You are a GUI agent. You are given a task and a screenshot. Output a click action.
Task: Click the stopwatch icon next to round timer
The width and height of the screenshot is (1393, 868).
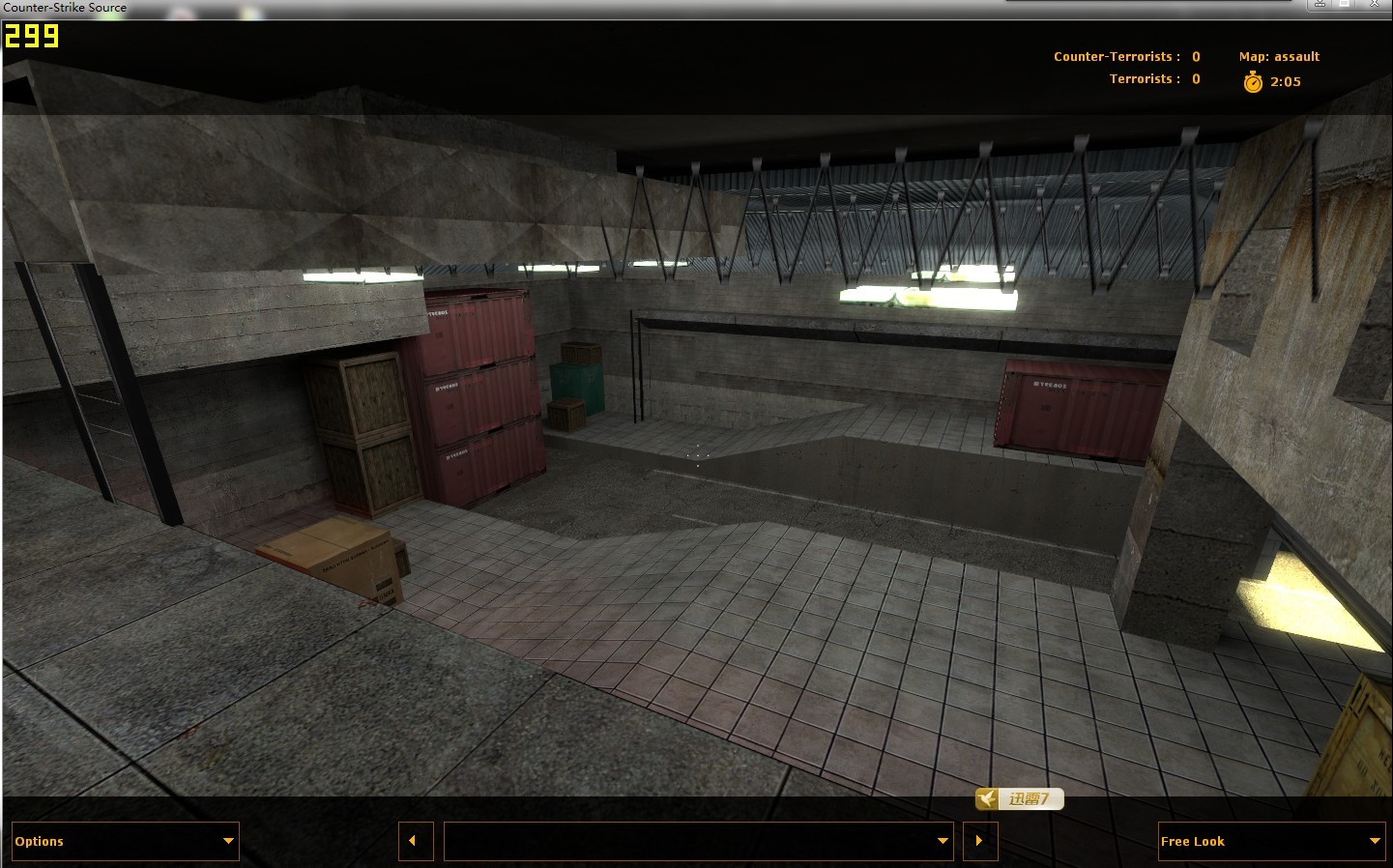(x=1251, y=82)
